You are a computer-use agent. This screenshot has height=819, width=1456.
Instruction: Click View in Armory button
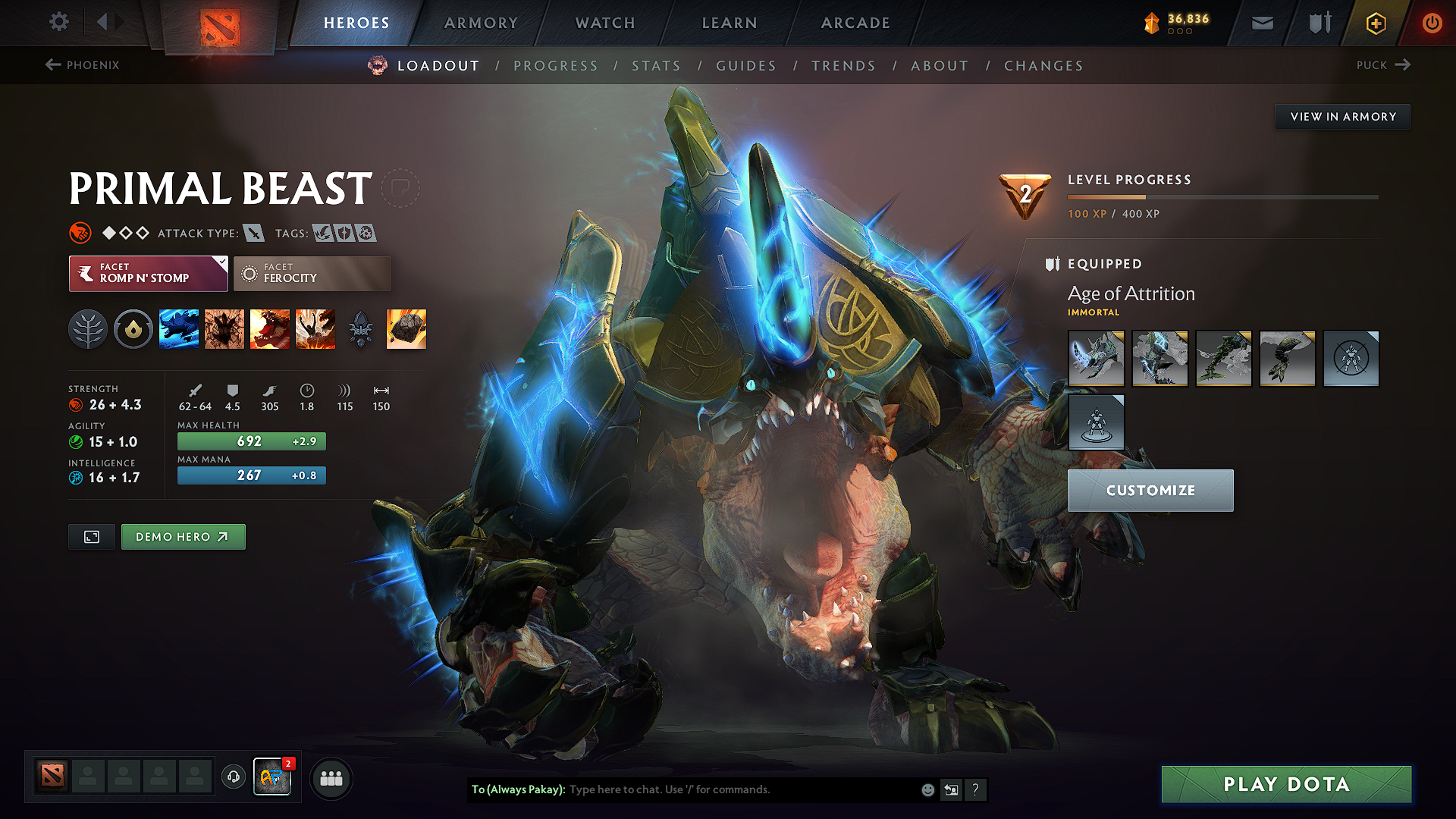click(x=1342, y=117)
